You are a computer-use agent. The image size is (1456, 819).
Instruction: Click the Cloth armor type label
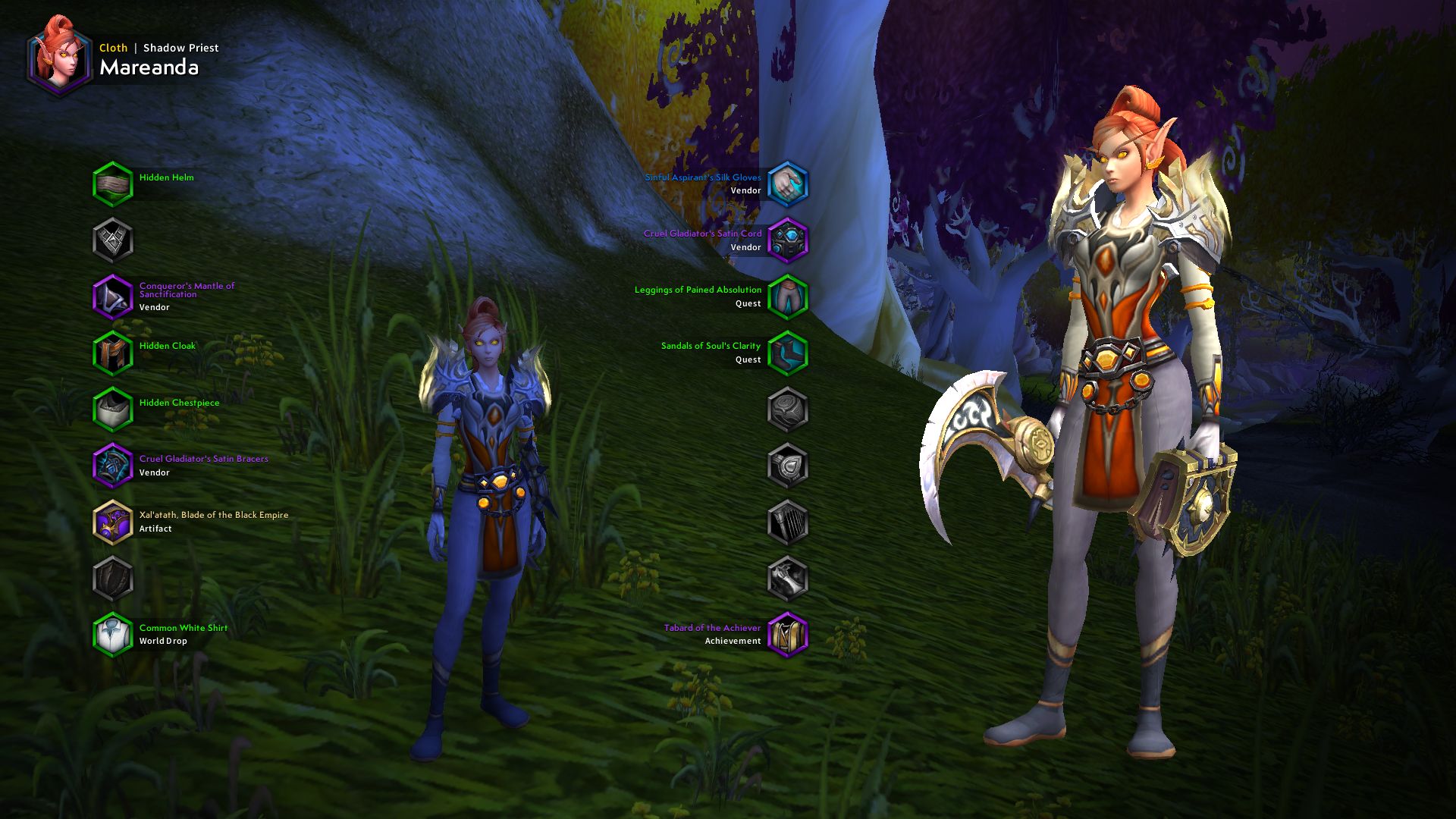(112, 47)
